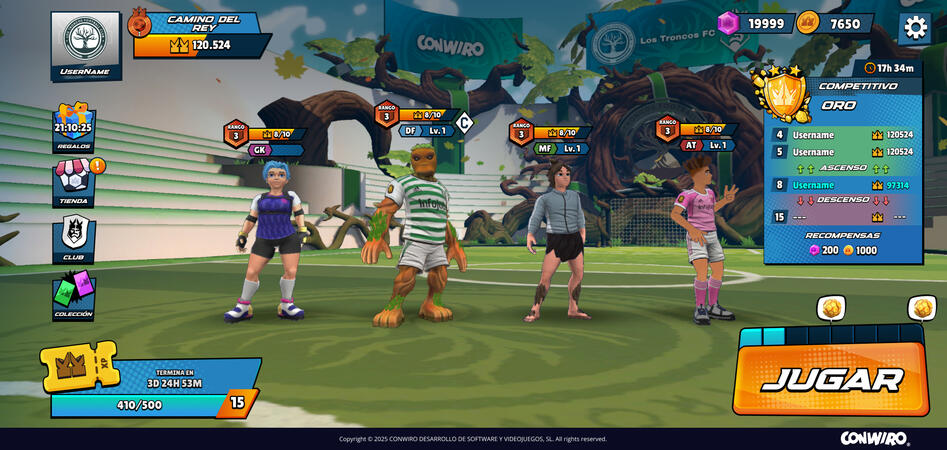This screenshot has width=947, height=450.
Task: Visit the Tienda shop
Action: pyautogui.click(x=74, y=182)
